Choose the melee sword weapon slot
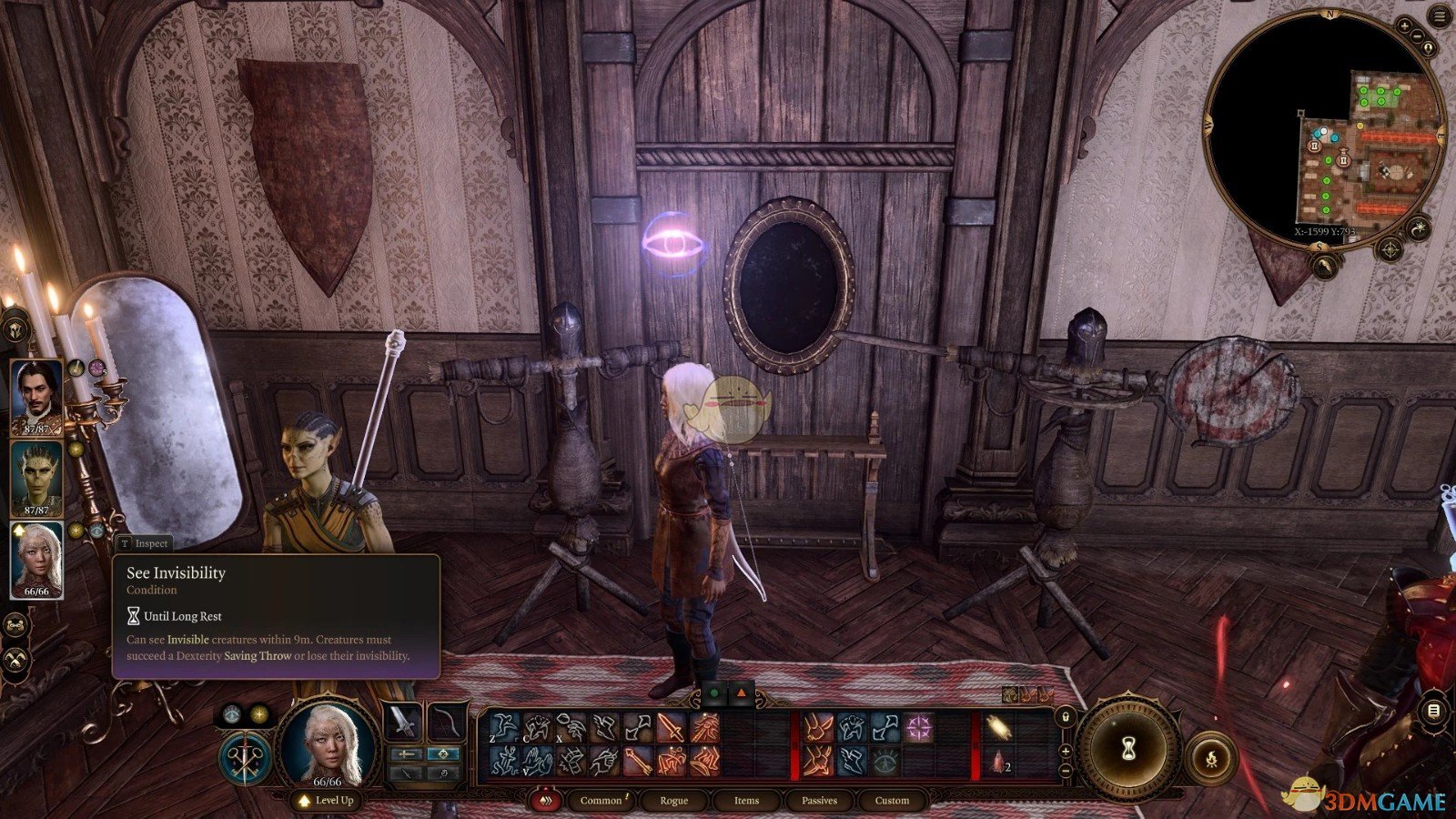Viewport: 1456px width, 819px height. [x=403, y=723]
